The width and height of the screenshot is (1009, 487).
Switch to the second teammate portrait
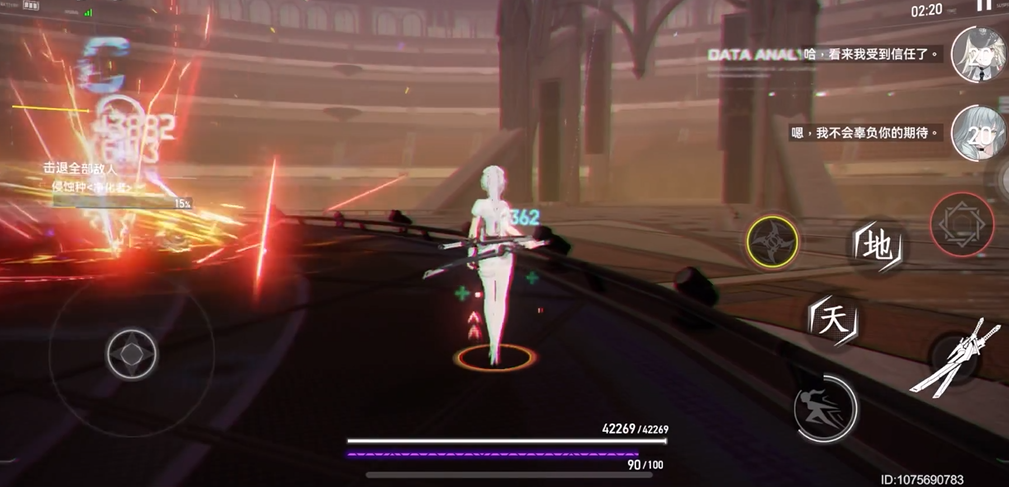(976, 132)
